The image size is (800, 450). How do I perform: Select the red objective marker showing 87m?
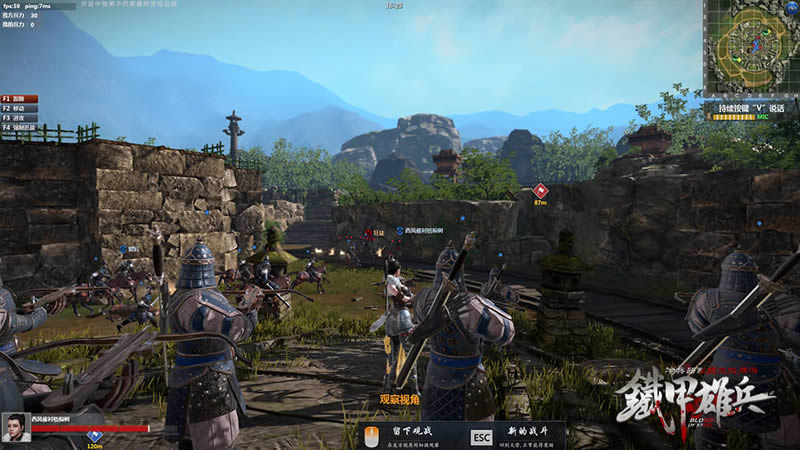pyautogui.click(x=541, y=190)
